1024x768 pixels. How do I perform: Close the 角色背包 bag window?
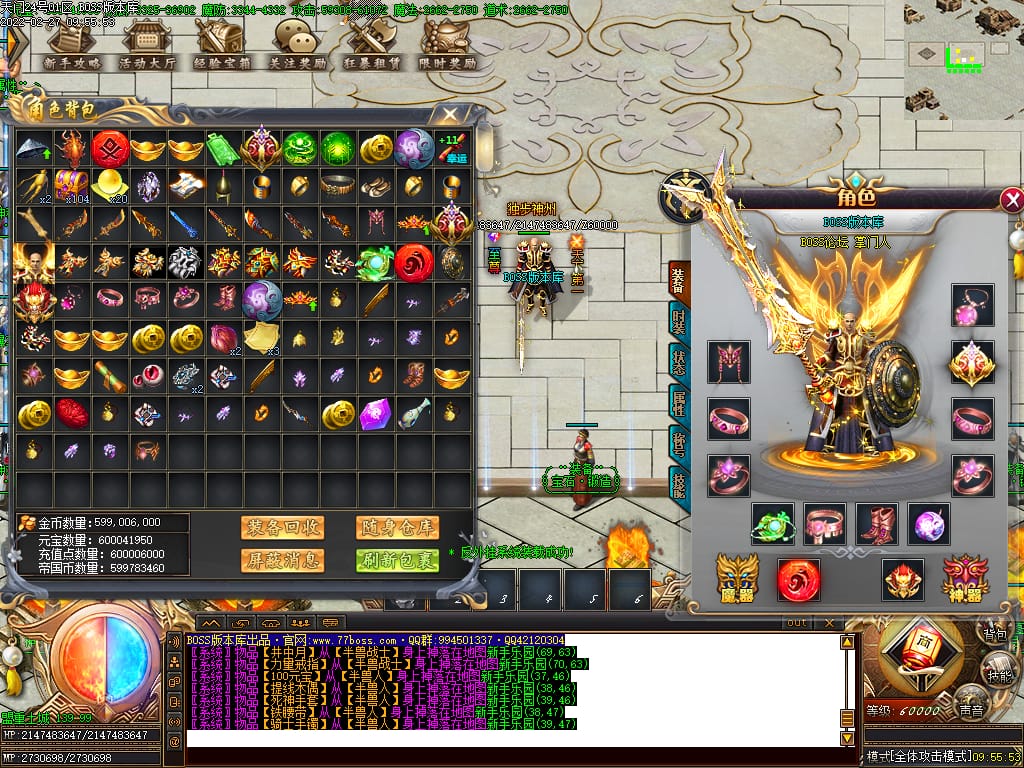coord(450,114)
